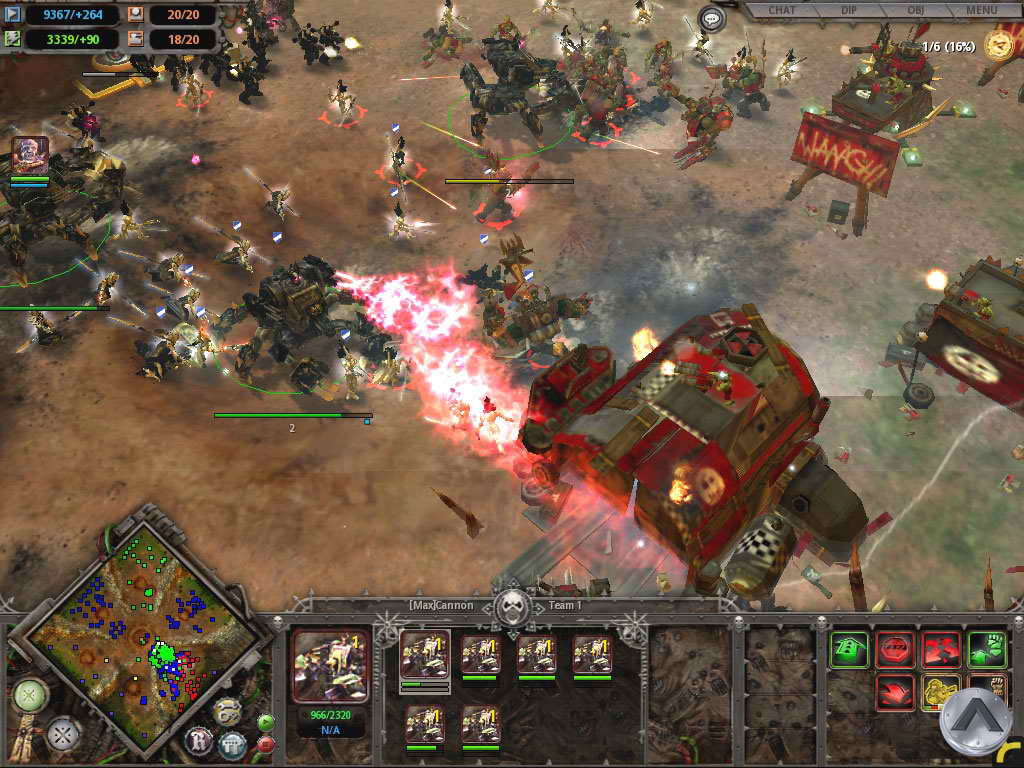Click the green round button left of minimap
1024x768 pixels.
[x=30, y=695]
